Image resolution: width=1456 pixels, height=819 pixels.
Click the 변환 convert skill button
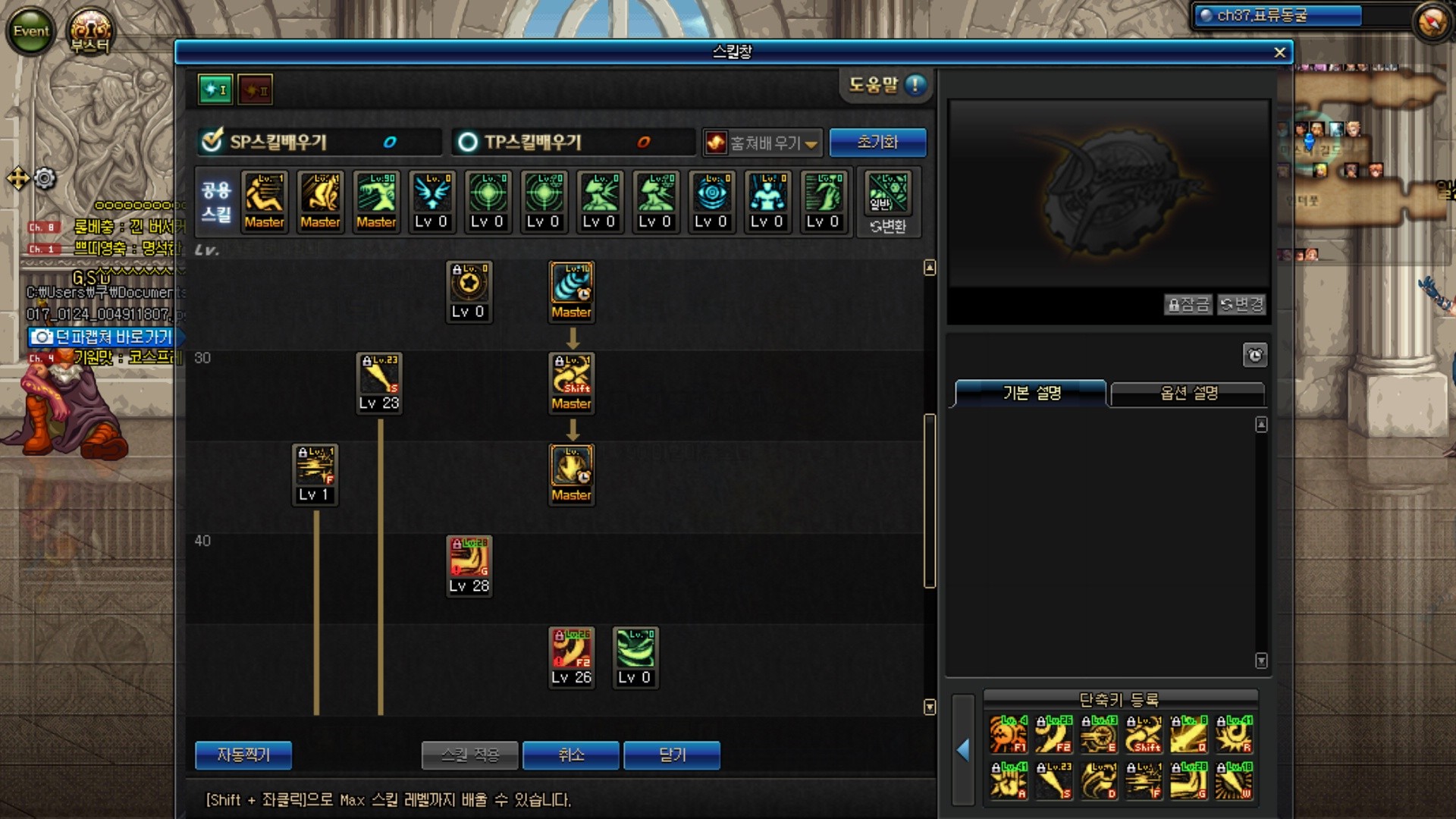[x=888, y=226]
